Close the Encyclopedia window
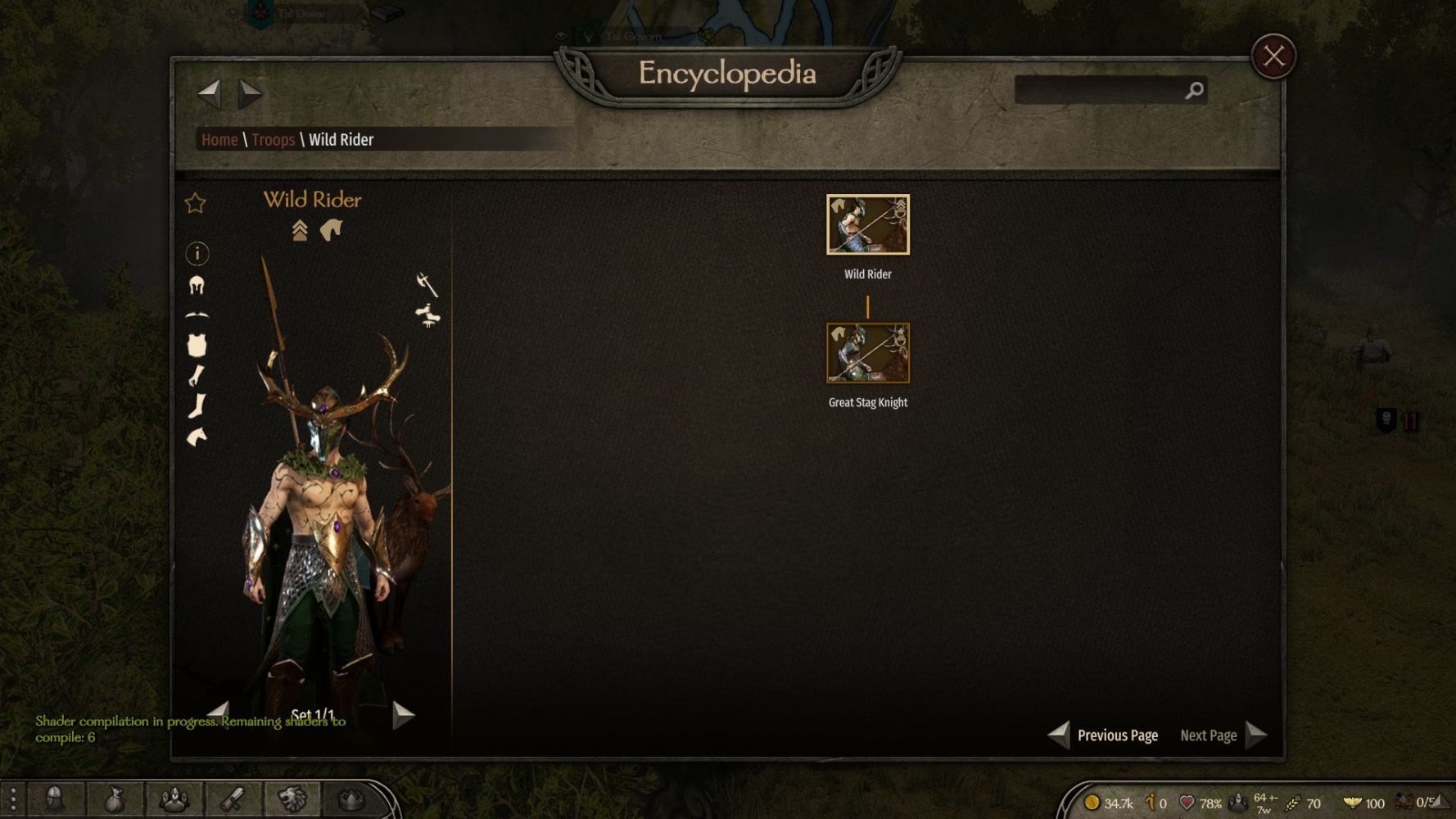The image size is (1456, 819). [1273, 56]
